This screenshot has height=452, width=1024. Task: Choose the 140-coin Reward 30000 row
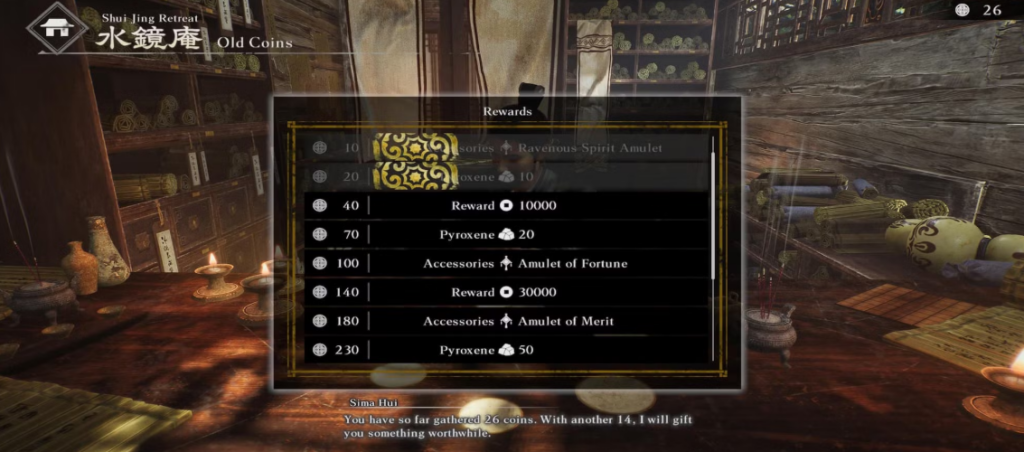coord(506,292)
